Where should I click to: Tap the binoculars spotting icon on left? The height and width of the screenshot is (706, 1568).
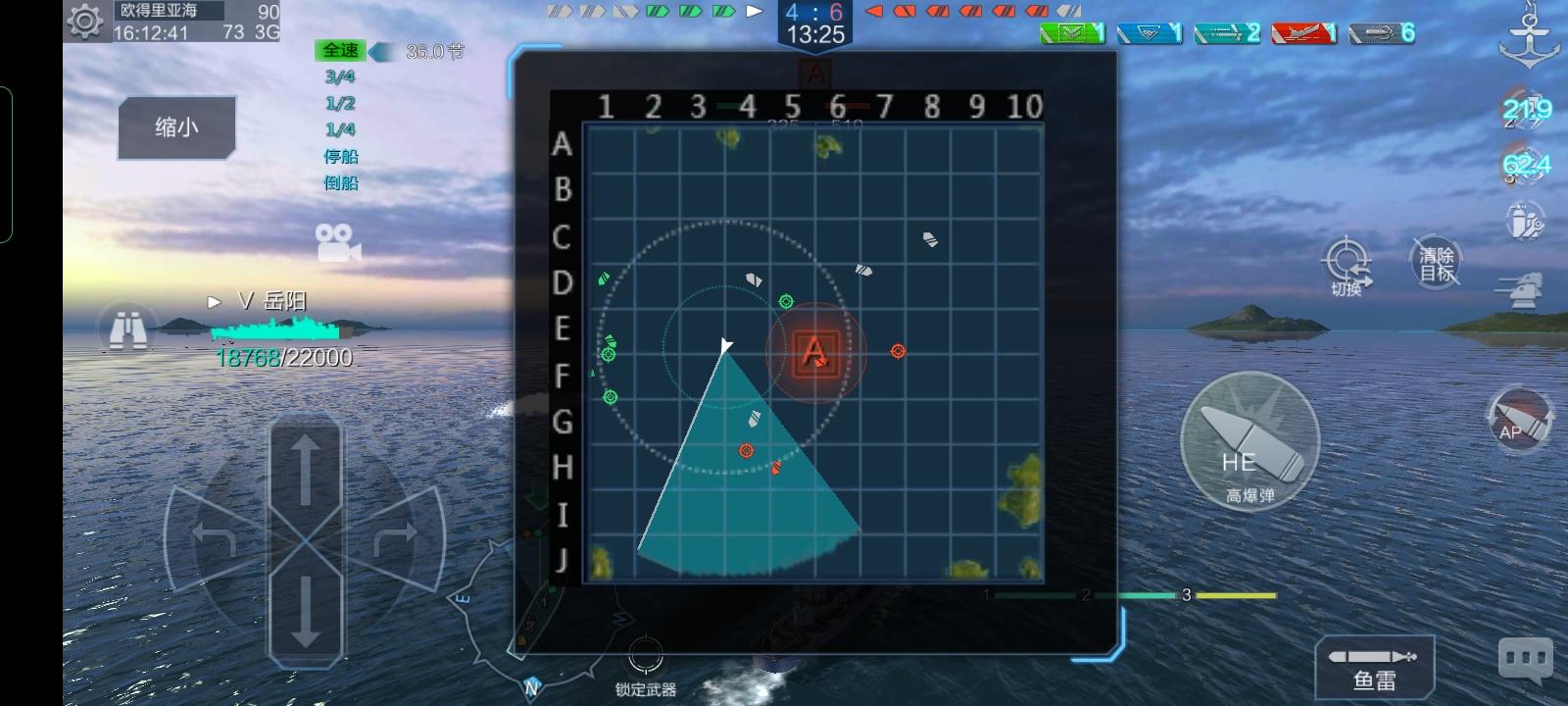coord(127,328)
